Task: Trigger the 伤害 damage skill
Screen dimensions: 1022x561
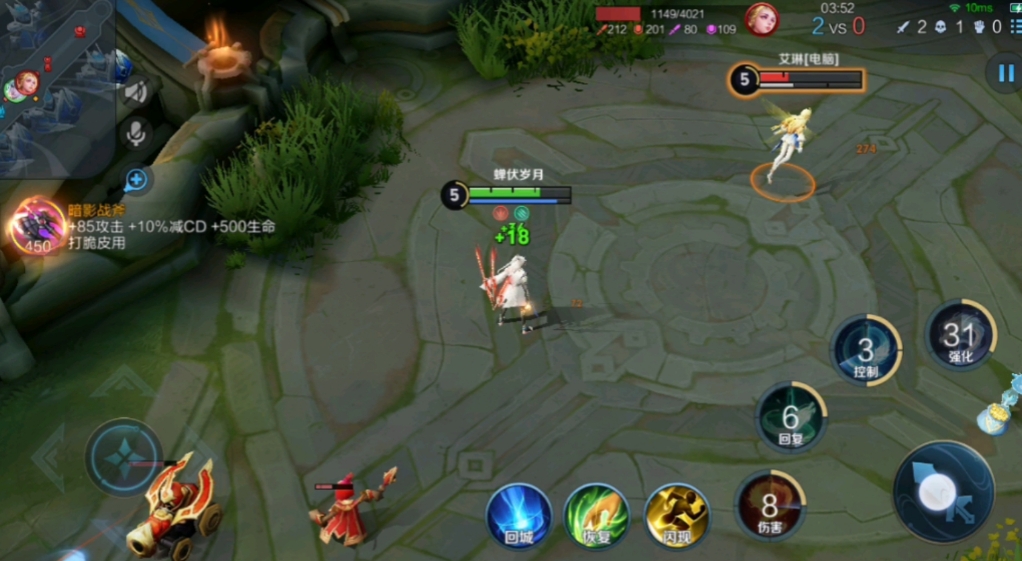Action: [770, 505]
